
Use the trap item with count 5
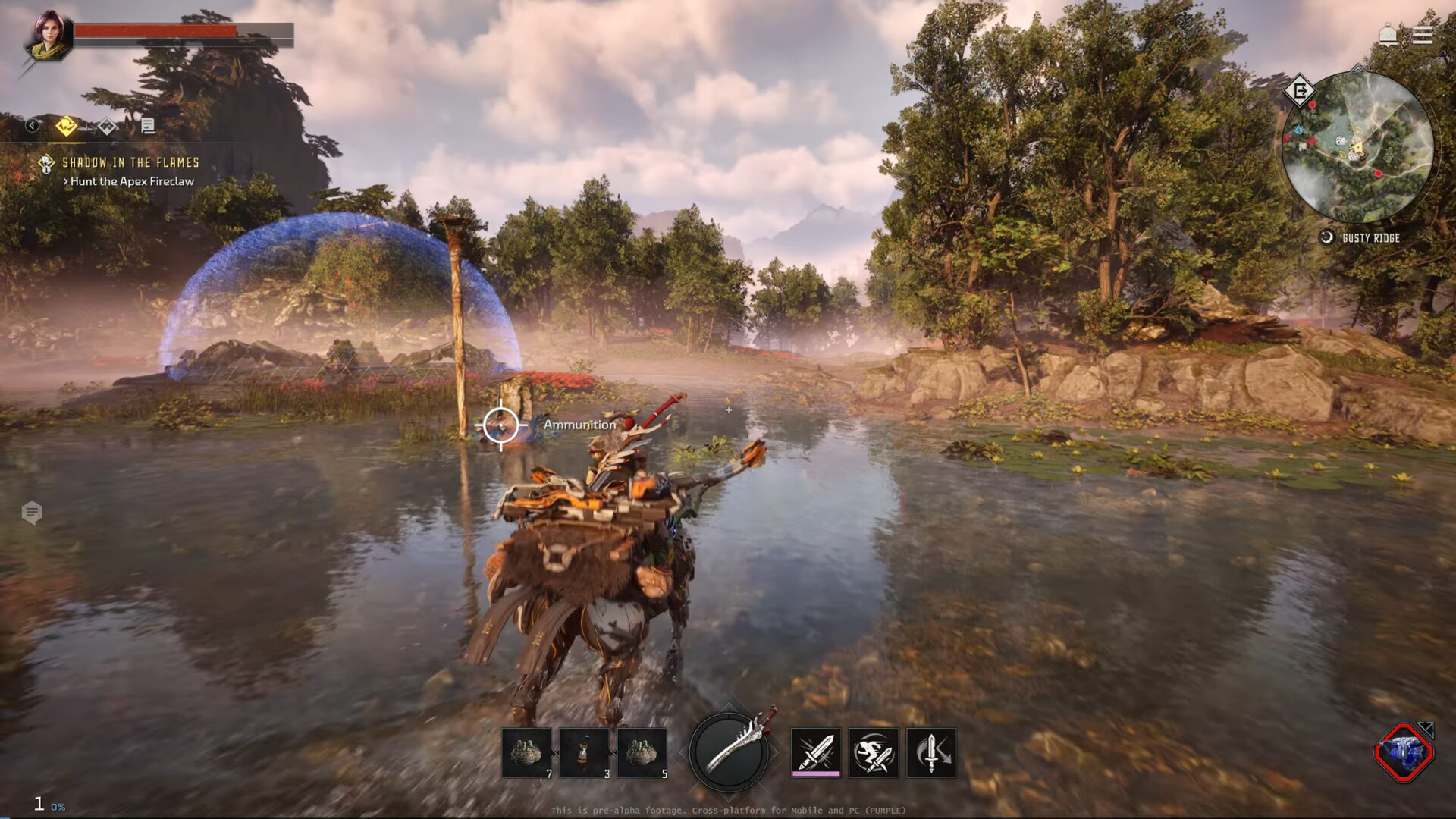pos(642,753)
